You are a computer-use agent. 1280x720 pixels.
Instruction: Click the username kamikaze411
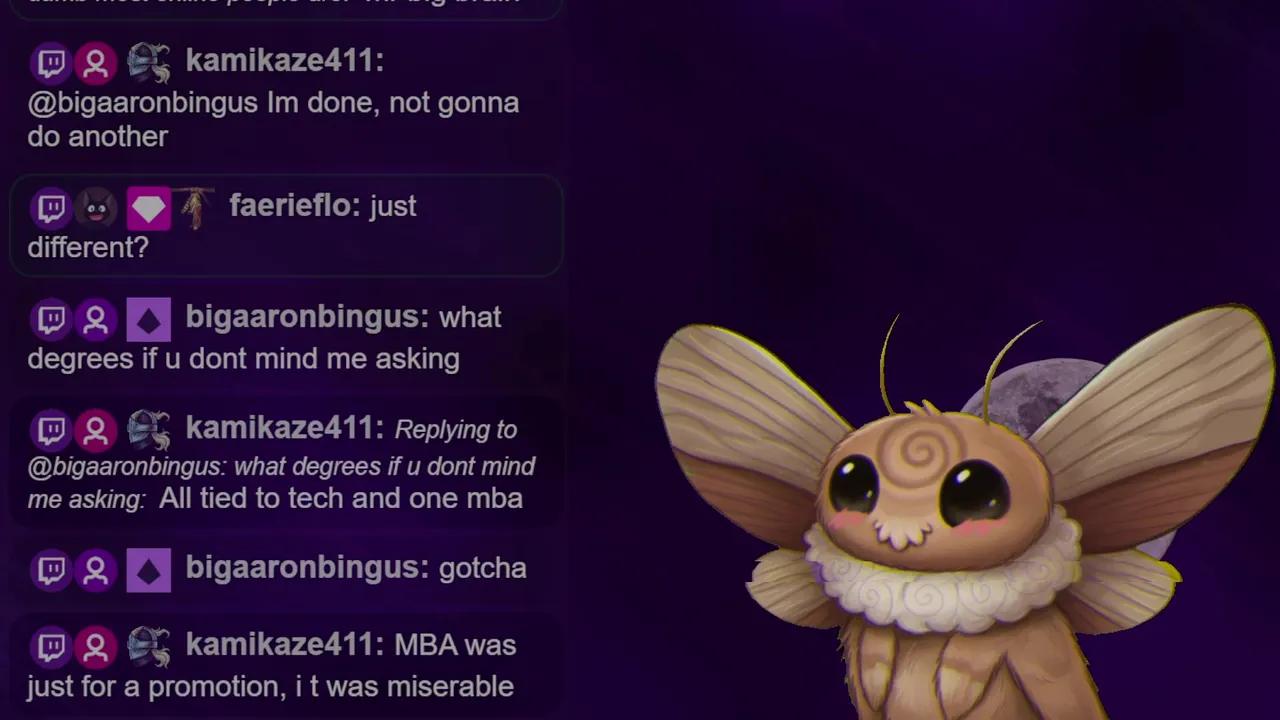click(x=283, y=62)
